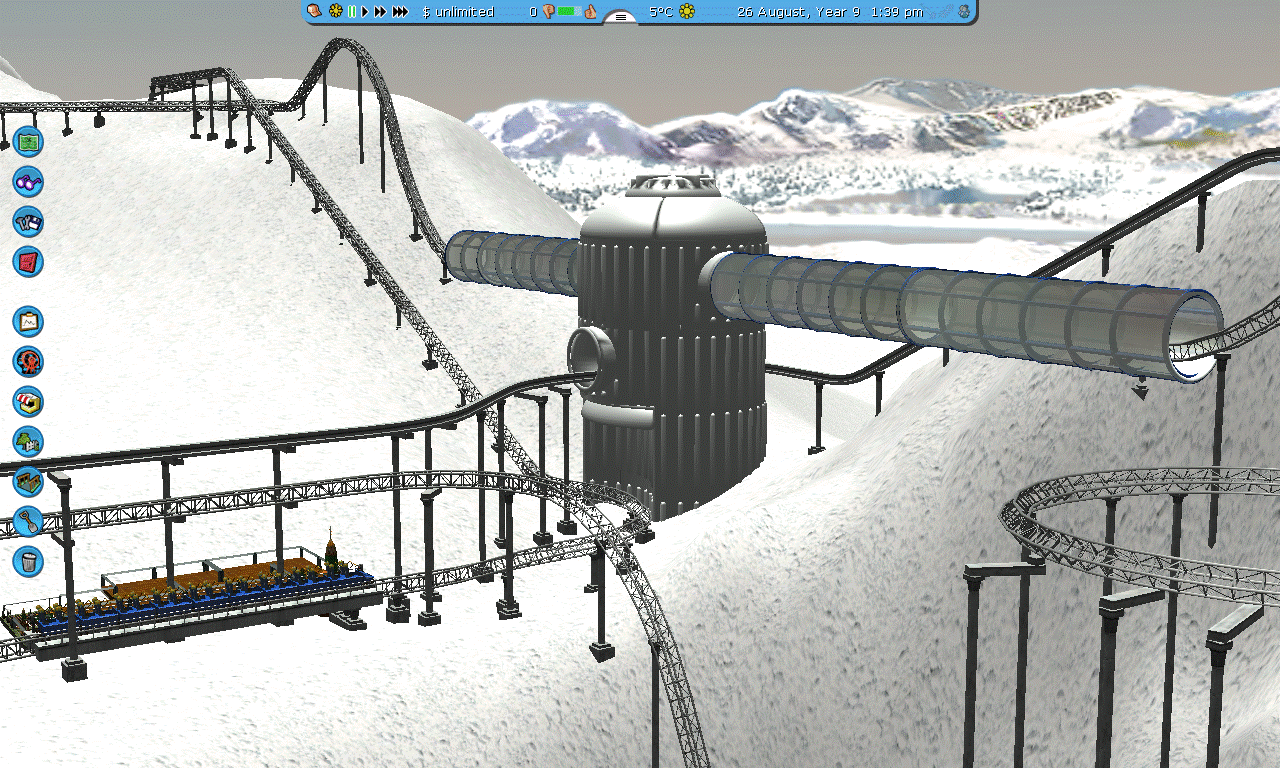Switch to double-arrow fast forward speed

380,12
